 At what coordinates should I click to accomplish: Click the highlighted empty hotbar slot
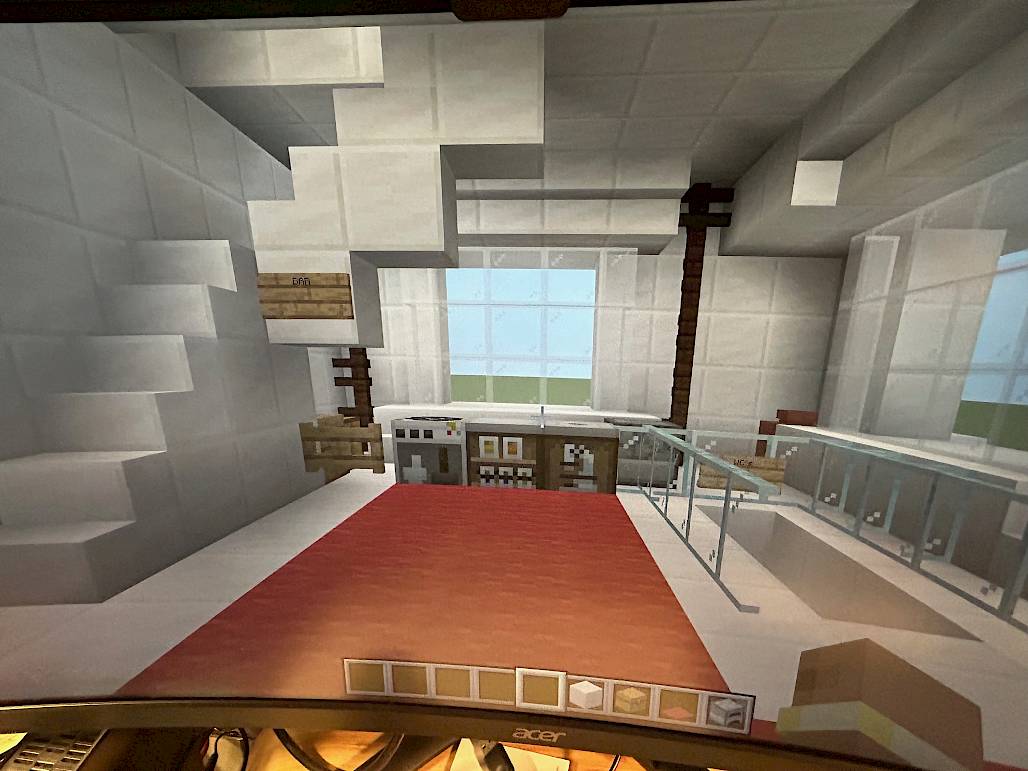coord(541,687)
